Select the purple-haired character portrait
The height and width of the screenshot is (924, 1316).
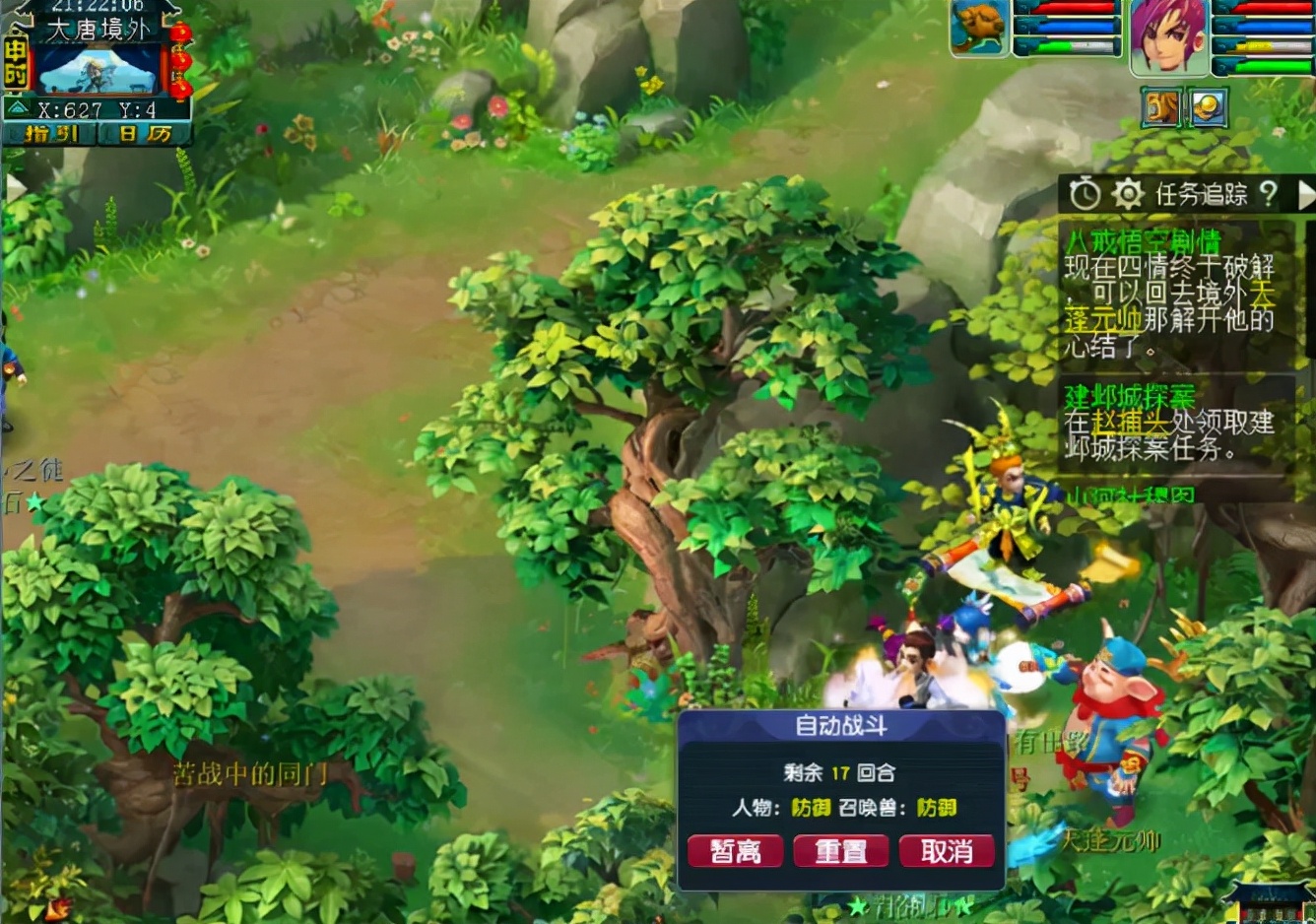pos(1168,36)
